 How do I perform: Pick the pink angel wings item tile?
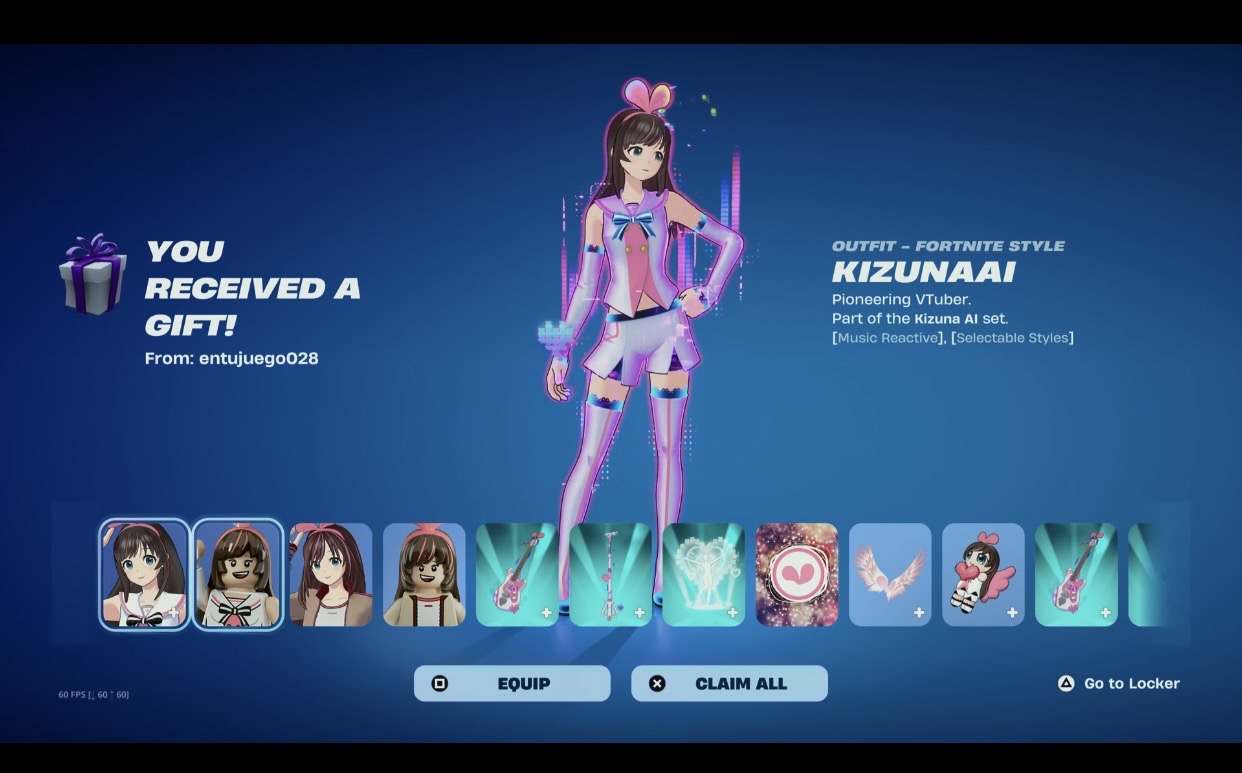[x=890, y=574]
